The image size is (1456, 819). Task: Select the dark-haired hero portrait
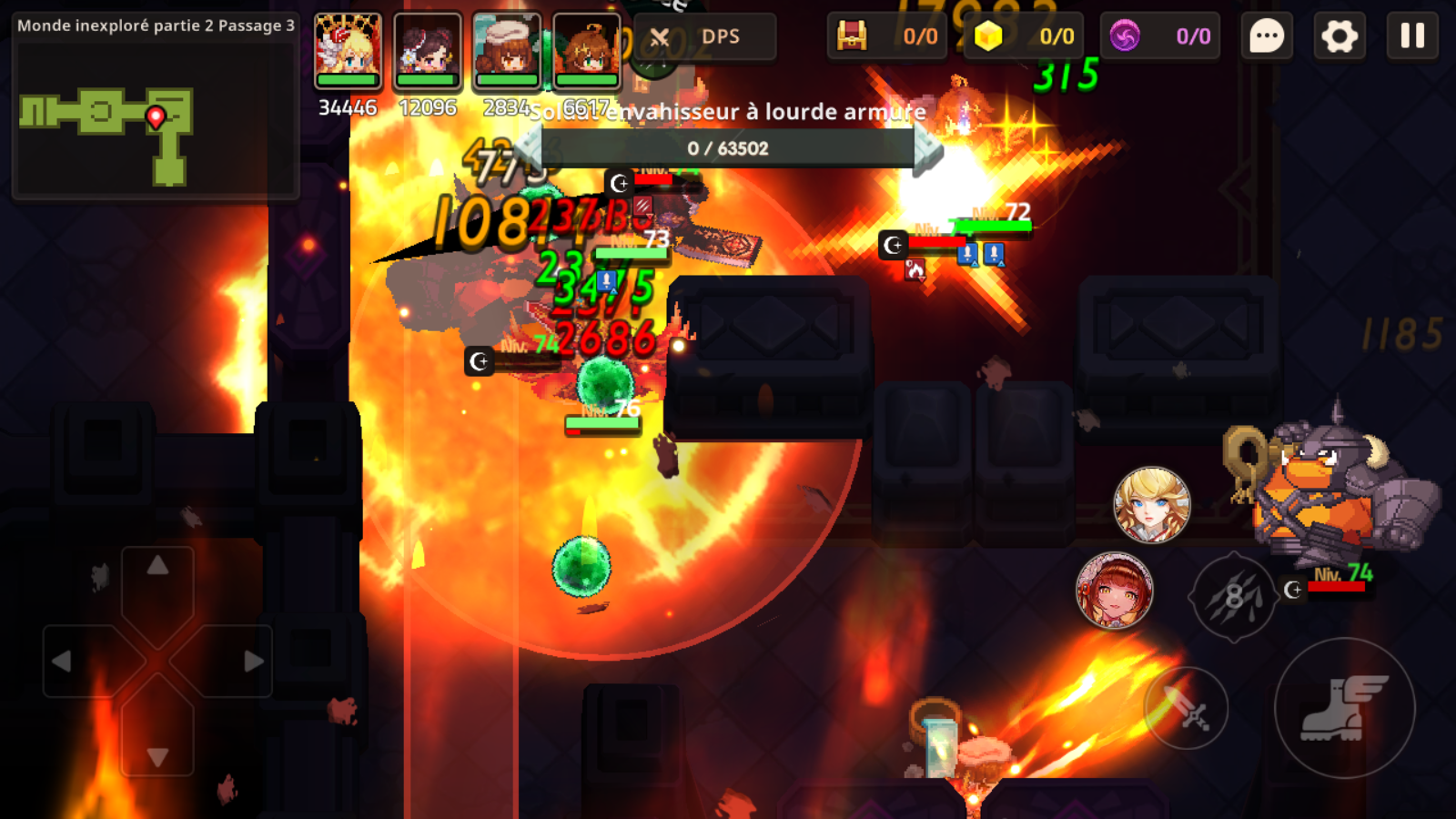pyautogui.click(x=427, y=50)
